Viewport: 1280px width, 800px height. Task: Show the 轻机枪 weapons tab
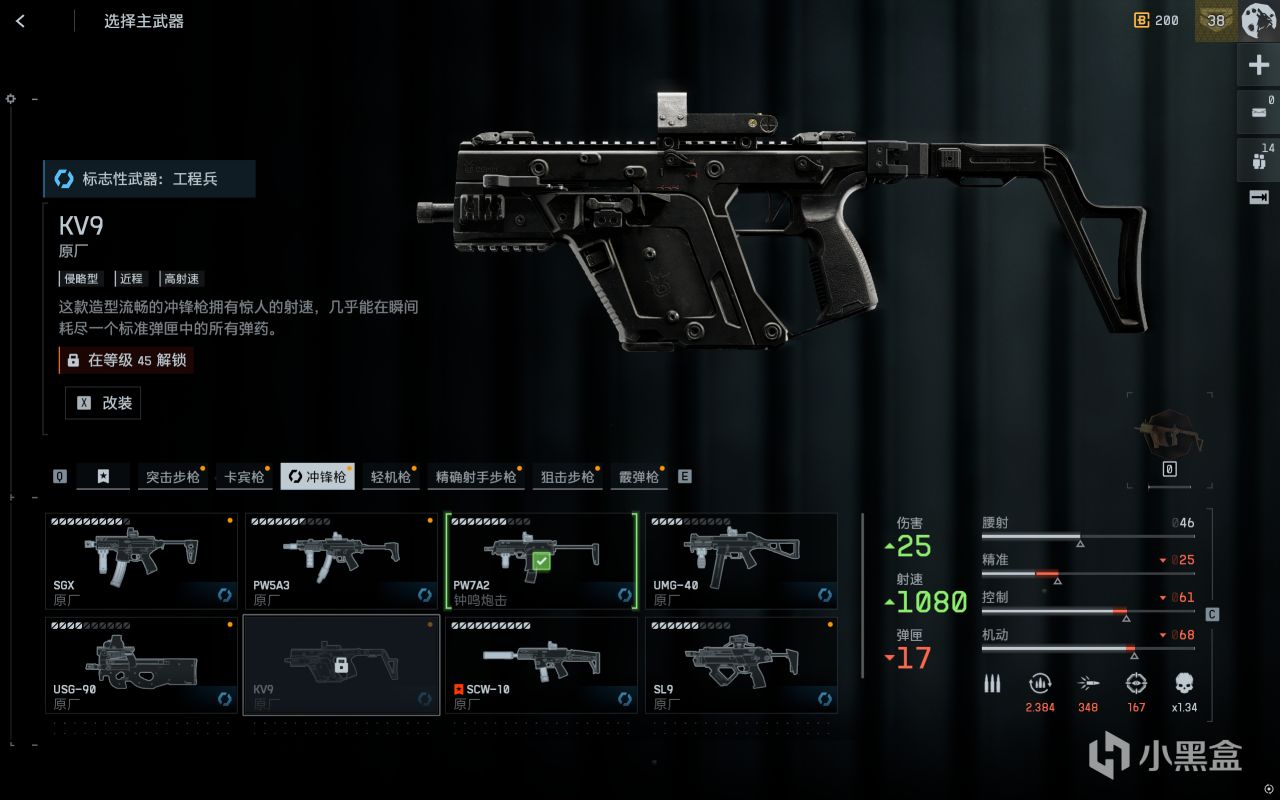(x=391, y=477)
